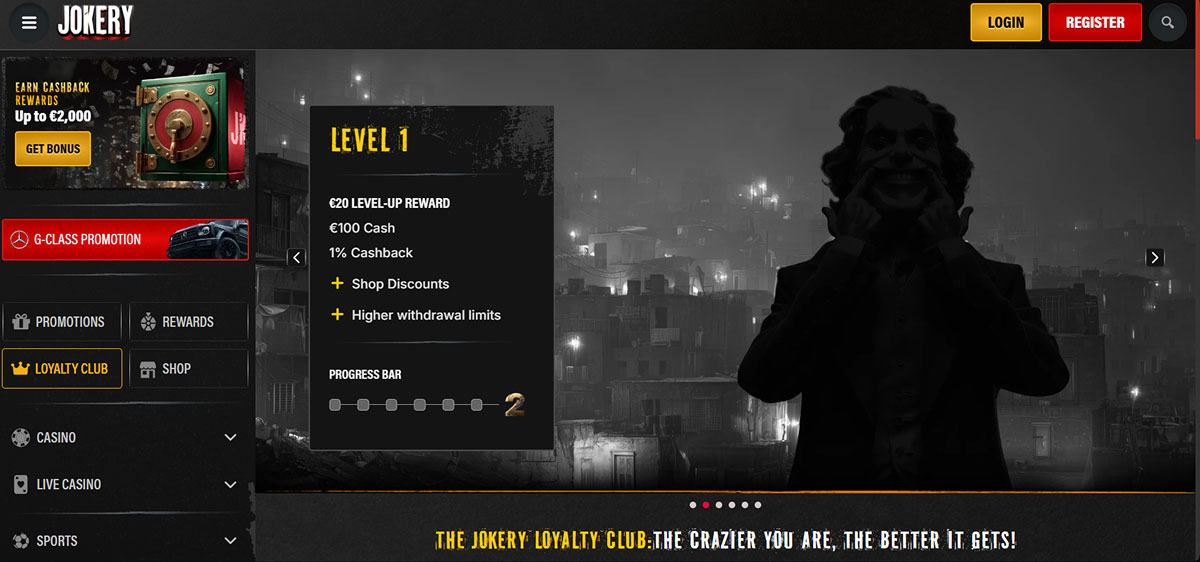This screenshot has width=1200, height=562.
Task: Expand the Sports category
Action: [x=125, y=541]
